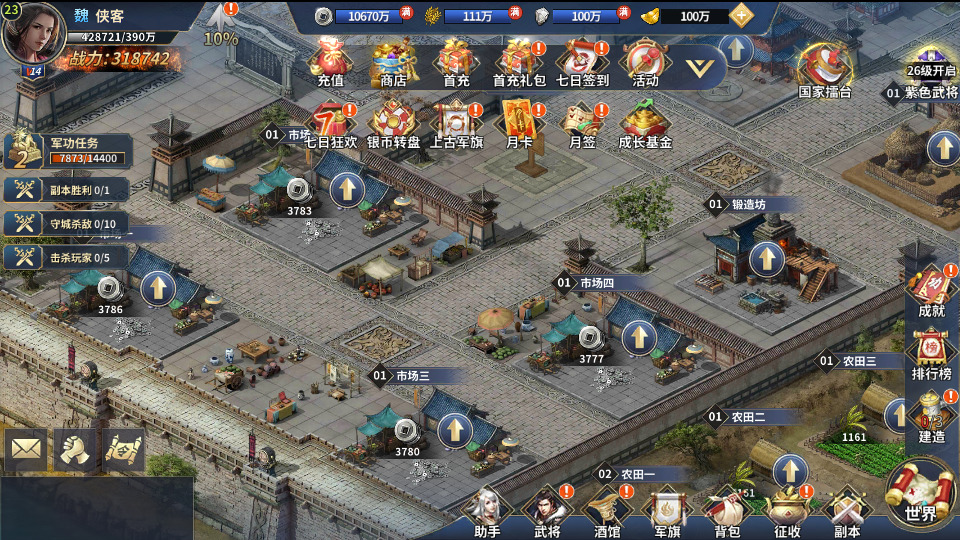Open the 副本 dungeon menu
The width and height of the screenshot is (960, 540).
click(x=847, y=510)
